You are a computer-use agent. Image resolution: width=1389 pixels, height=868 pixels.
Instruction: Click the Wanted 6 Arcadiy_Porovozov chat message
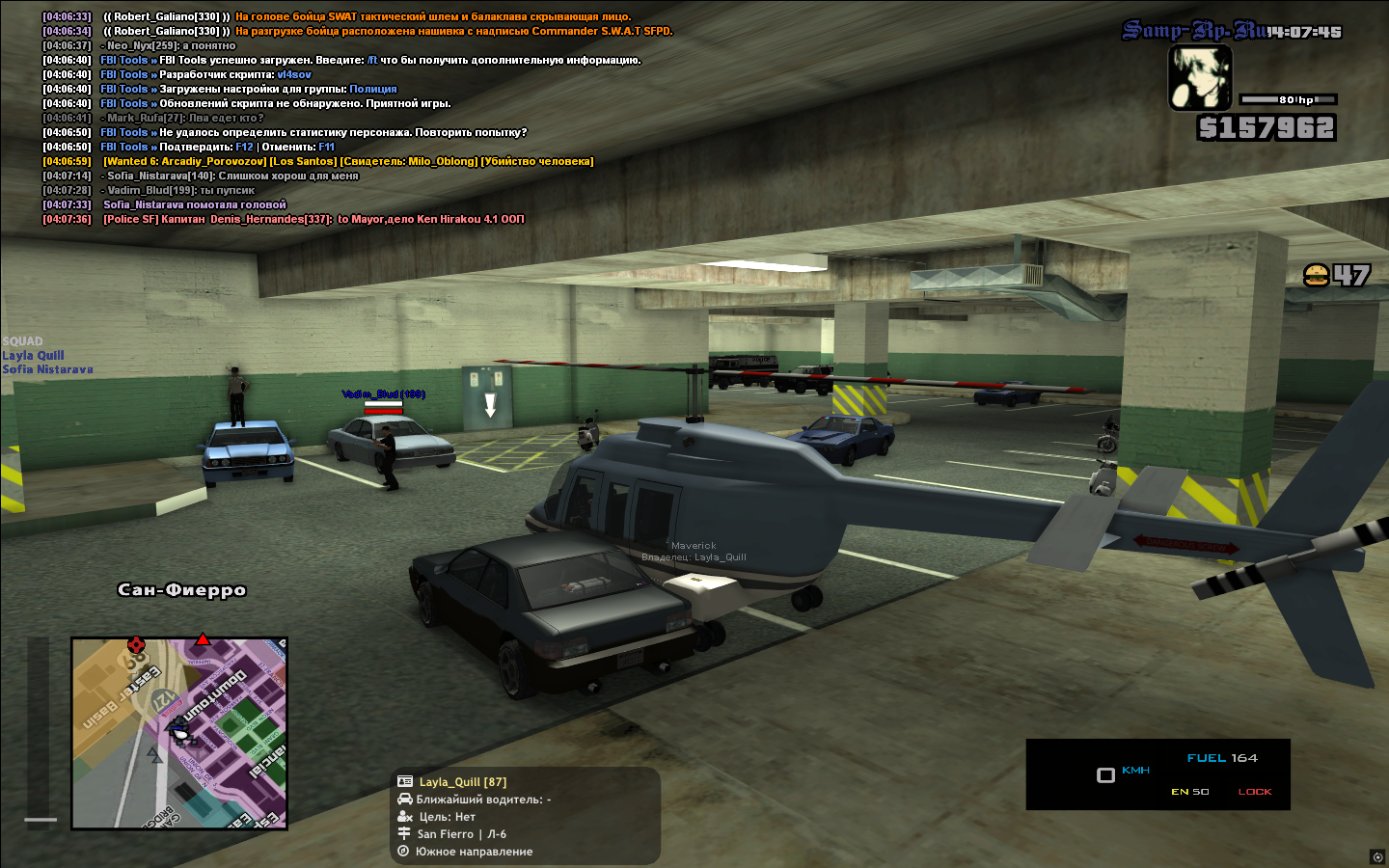pyautogui.click(x=347, y=161)
